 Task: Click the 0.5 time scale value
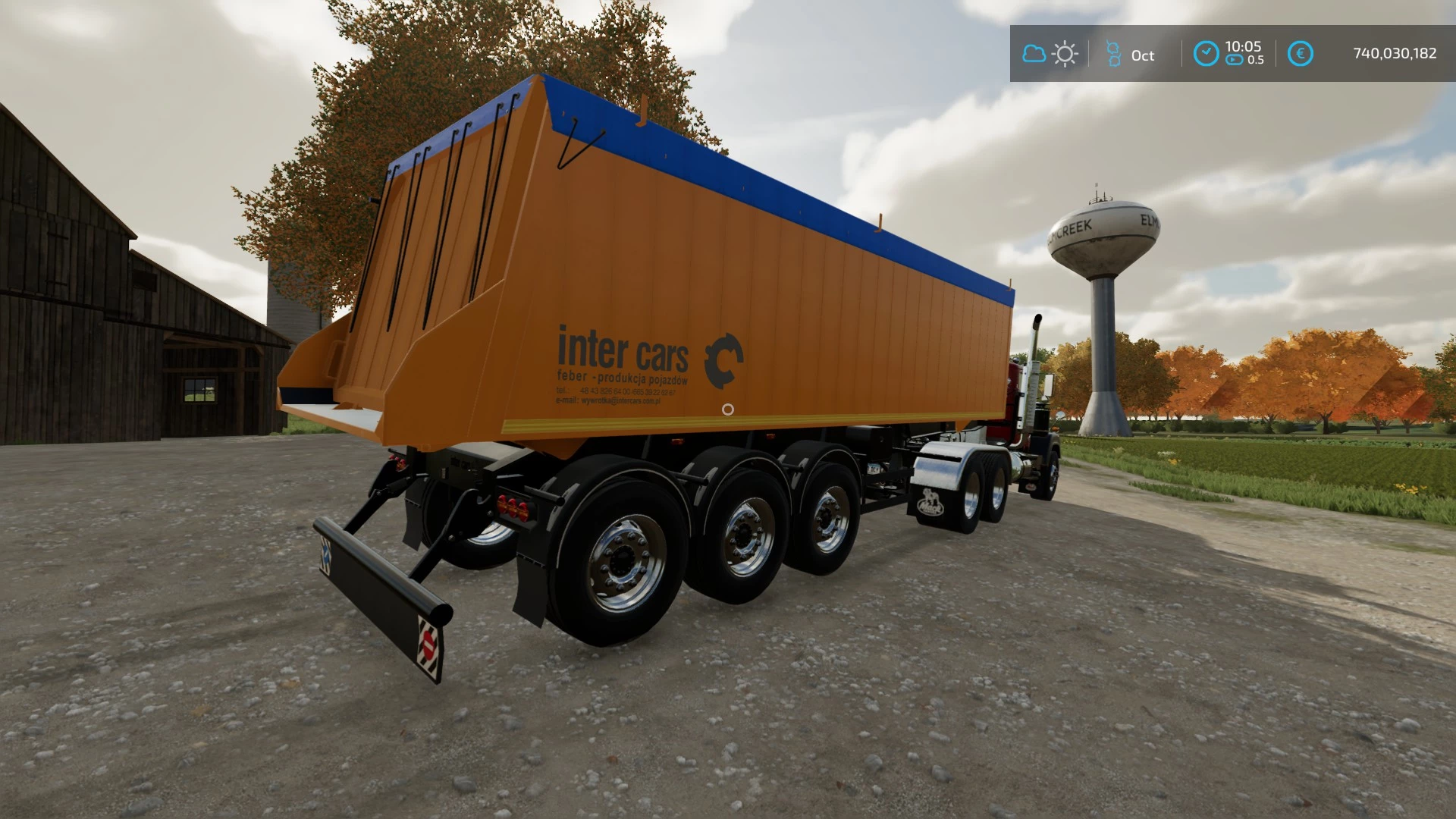coord(1257,61)
